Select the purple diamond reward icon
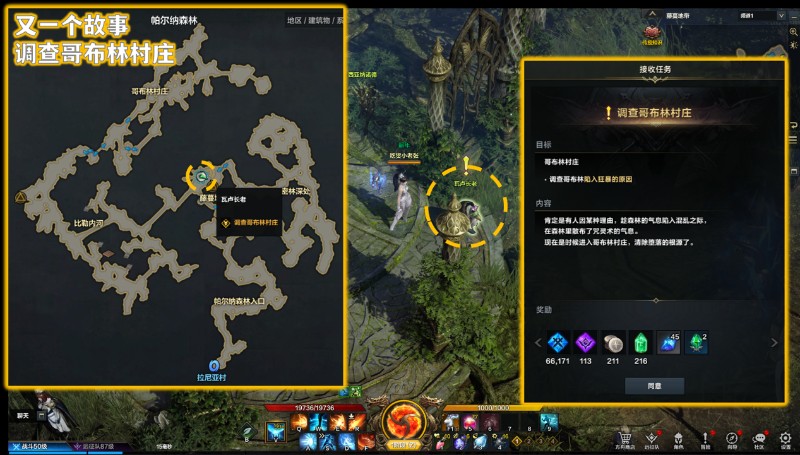Screen dimensions: 800x455 pyautogui.click(x=584, y=342)
